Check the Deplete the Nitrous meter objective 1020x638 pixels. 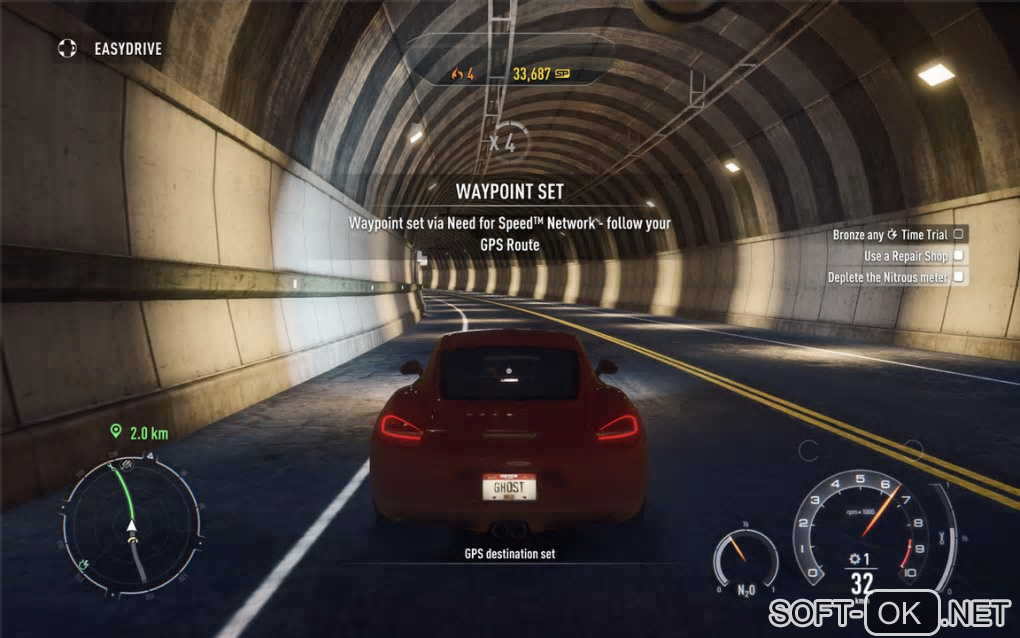958,277
